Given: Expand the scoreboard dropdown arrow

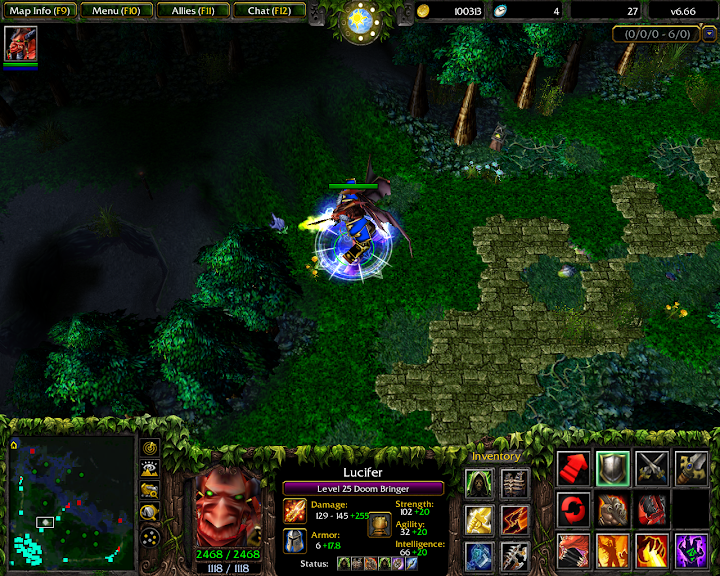Looking at the screenshot, I should click(710, 34).
